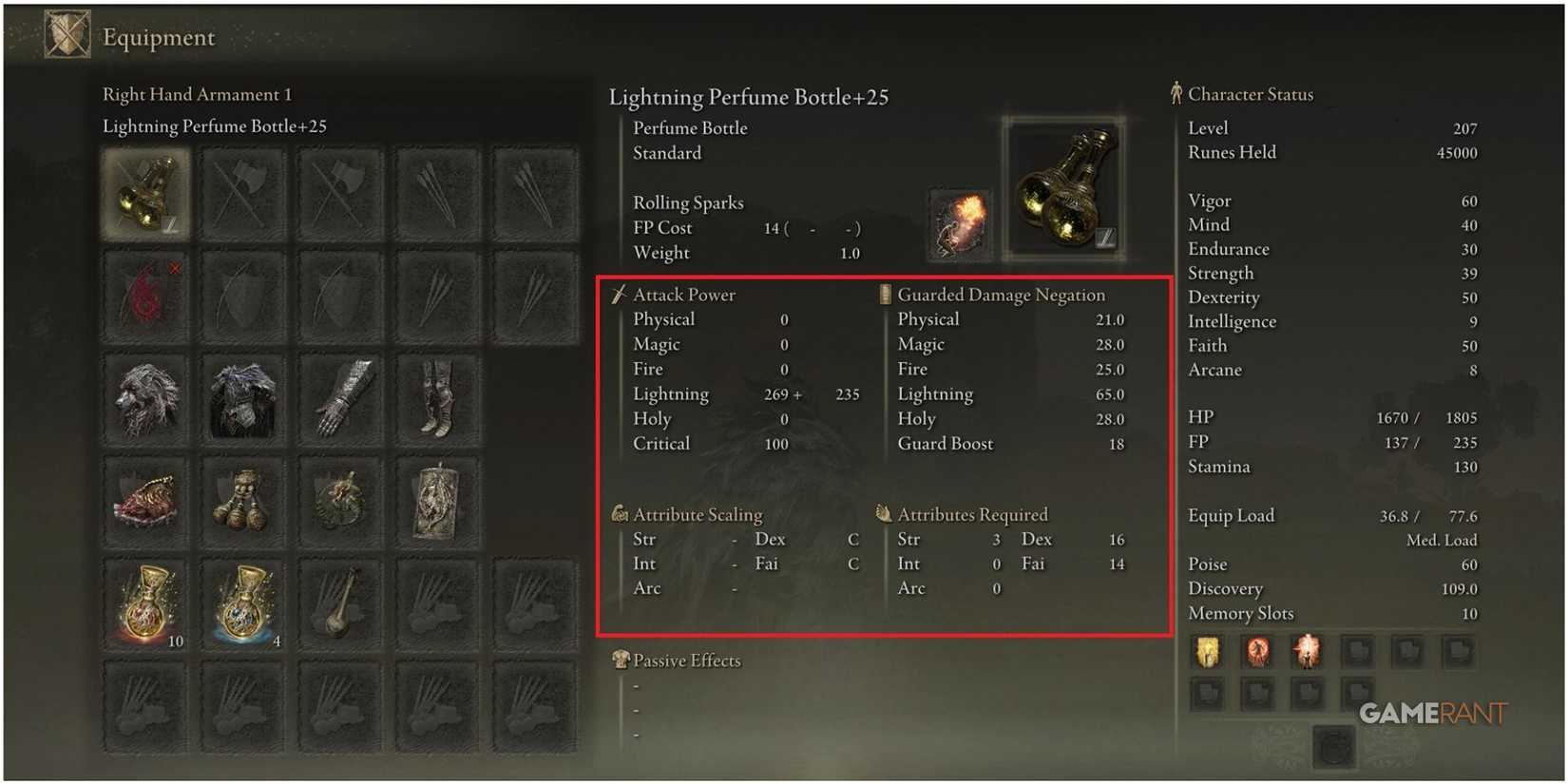Click the Attack Power section icon
The width and height of the screenshot is (1568, 784).
[x=619, y=295]
